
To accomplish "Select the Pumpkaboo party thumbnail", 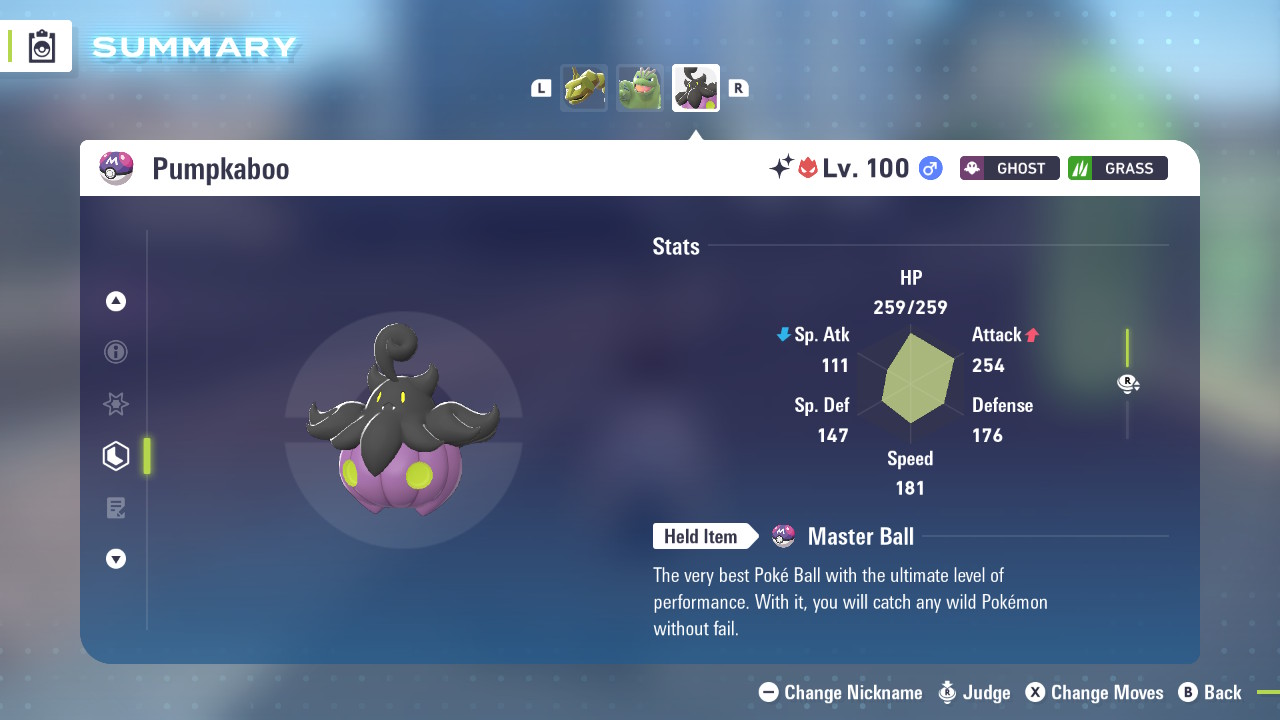I will 696,88.
